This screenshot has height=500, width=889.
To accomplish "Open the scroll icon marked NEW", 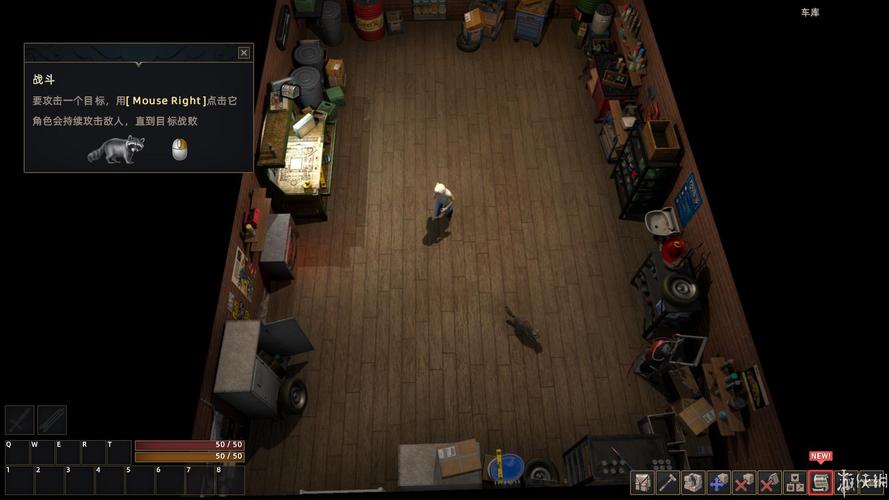I will [820, 483].
